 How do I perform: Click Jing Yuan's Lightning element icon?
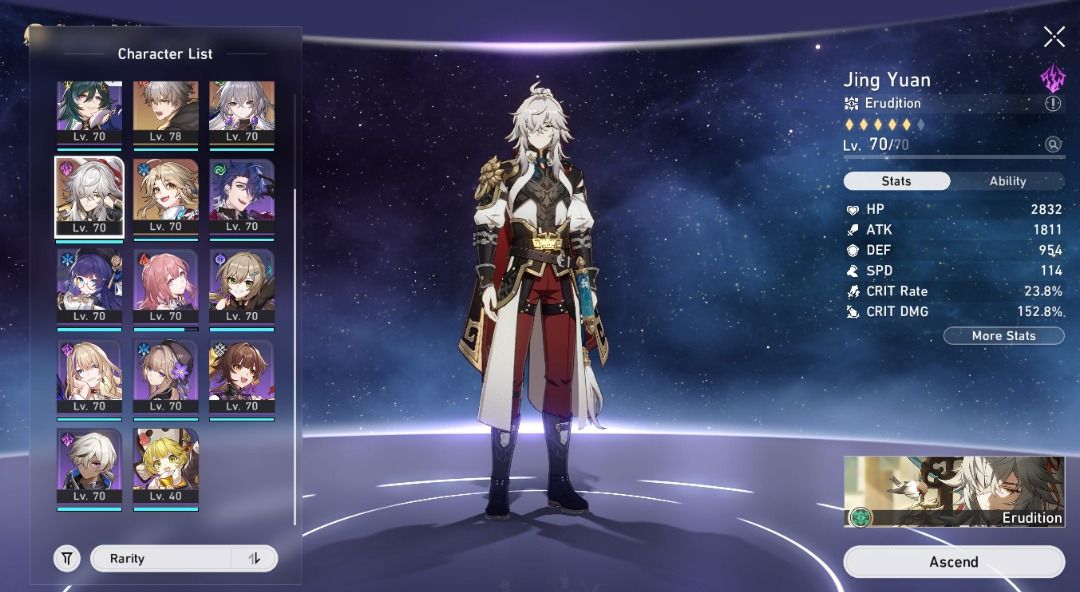click(1053, 77)
